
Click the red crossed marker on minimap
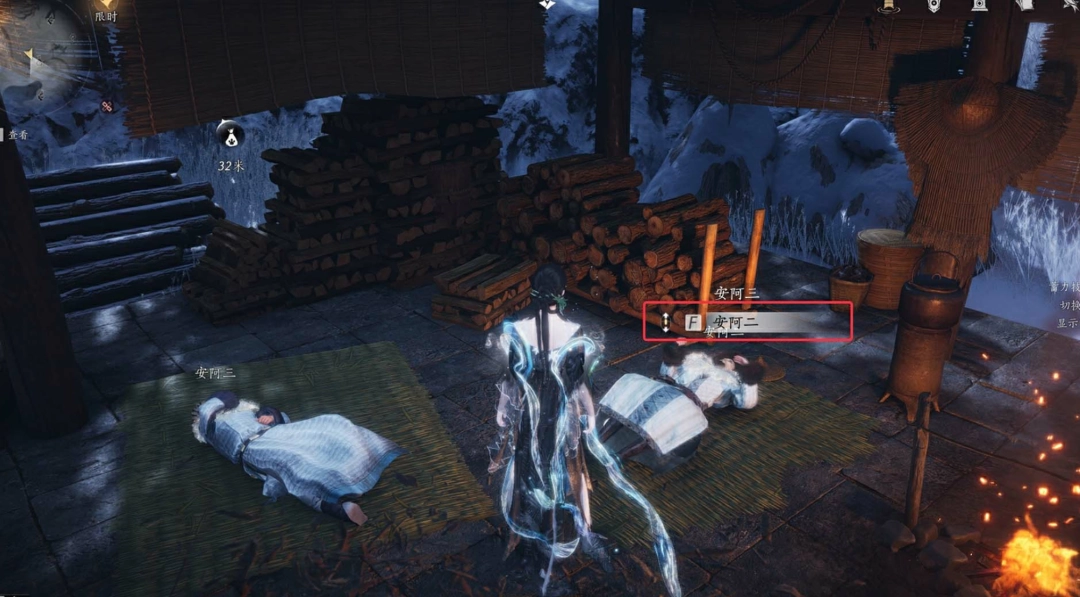(107, 106)
